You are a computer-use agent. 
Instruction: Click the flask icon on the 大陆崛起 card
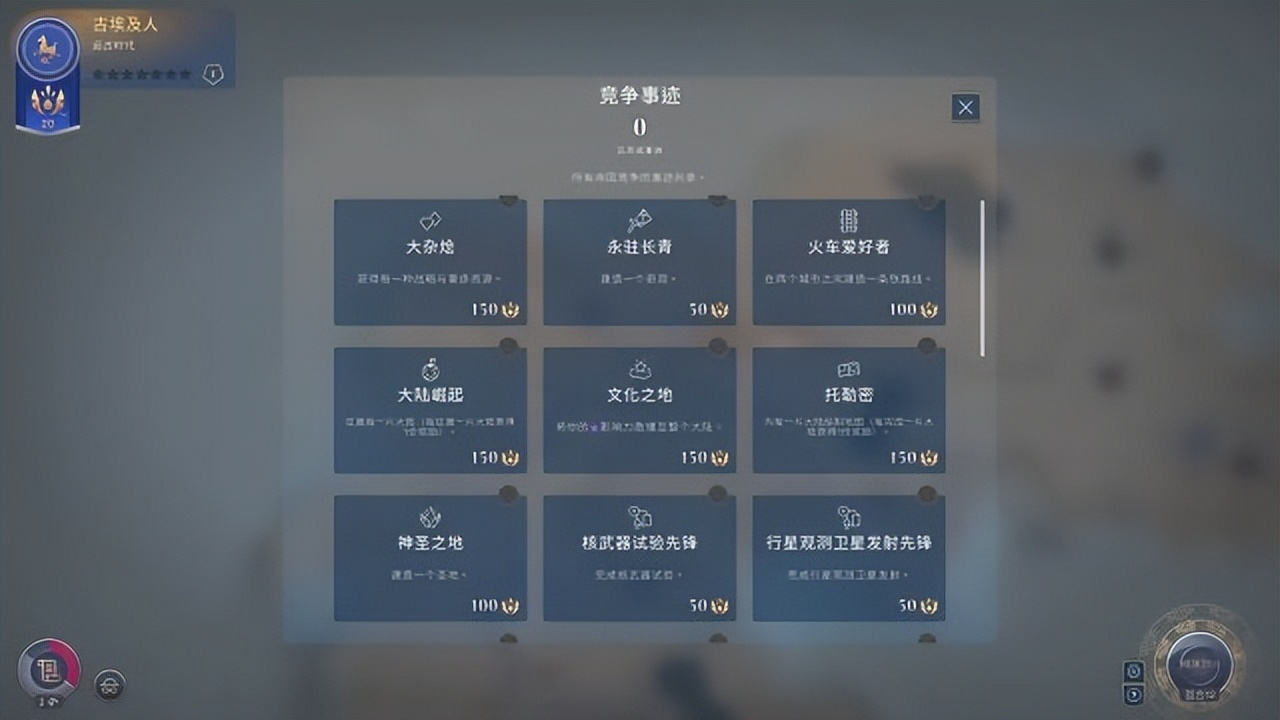tap(430, 368)
